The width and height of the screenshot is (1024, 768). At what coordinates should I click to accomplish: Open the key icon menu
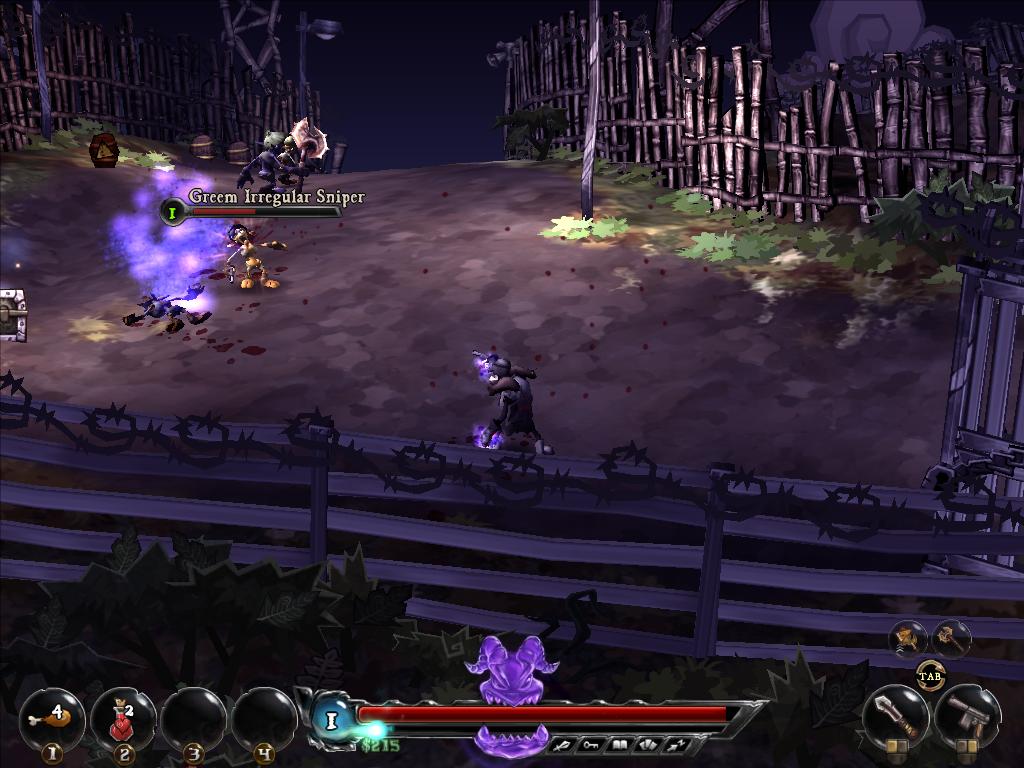592,744
